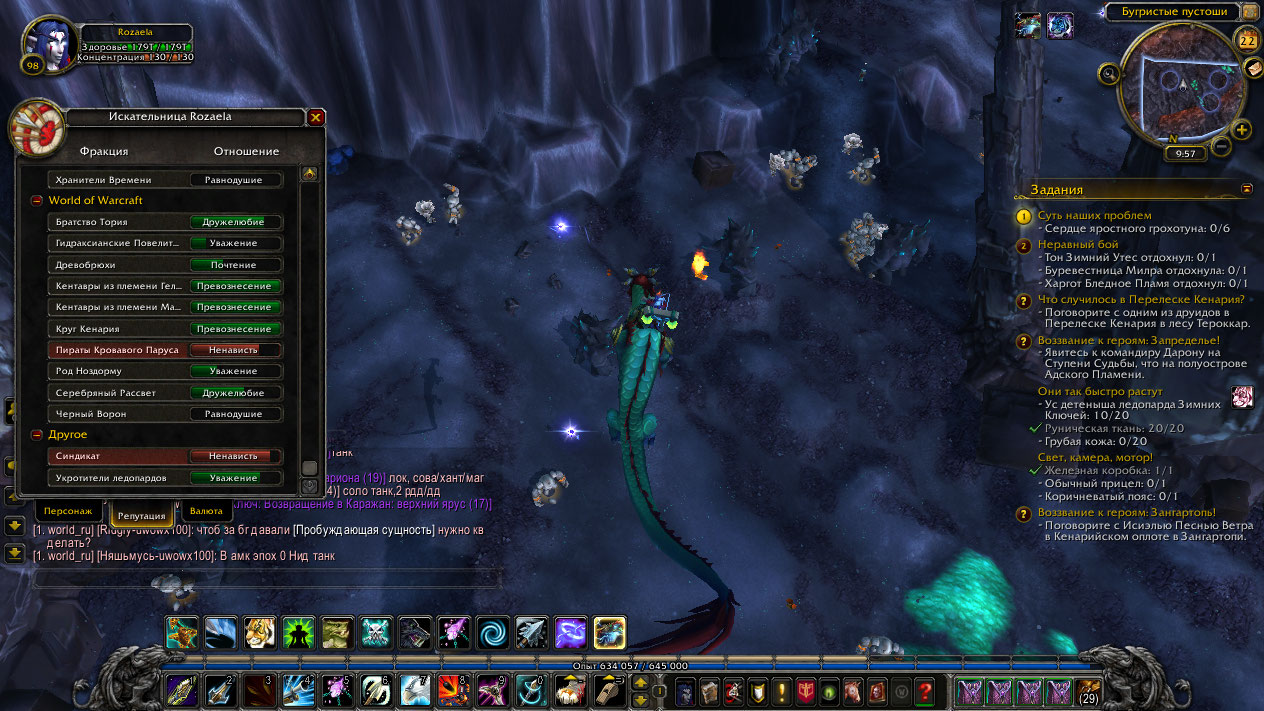The width and height of the screenshot is (1264, 711).
Task: Select the quest Неравный бой in tracker
Action: click(1078, 244)
